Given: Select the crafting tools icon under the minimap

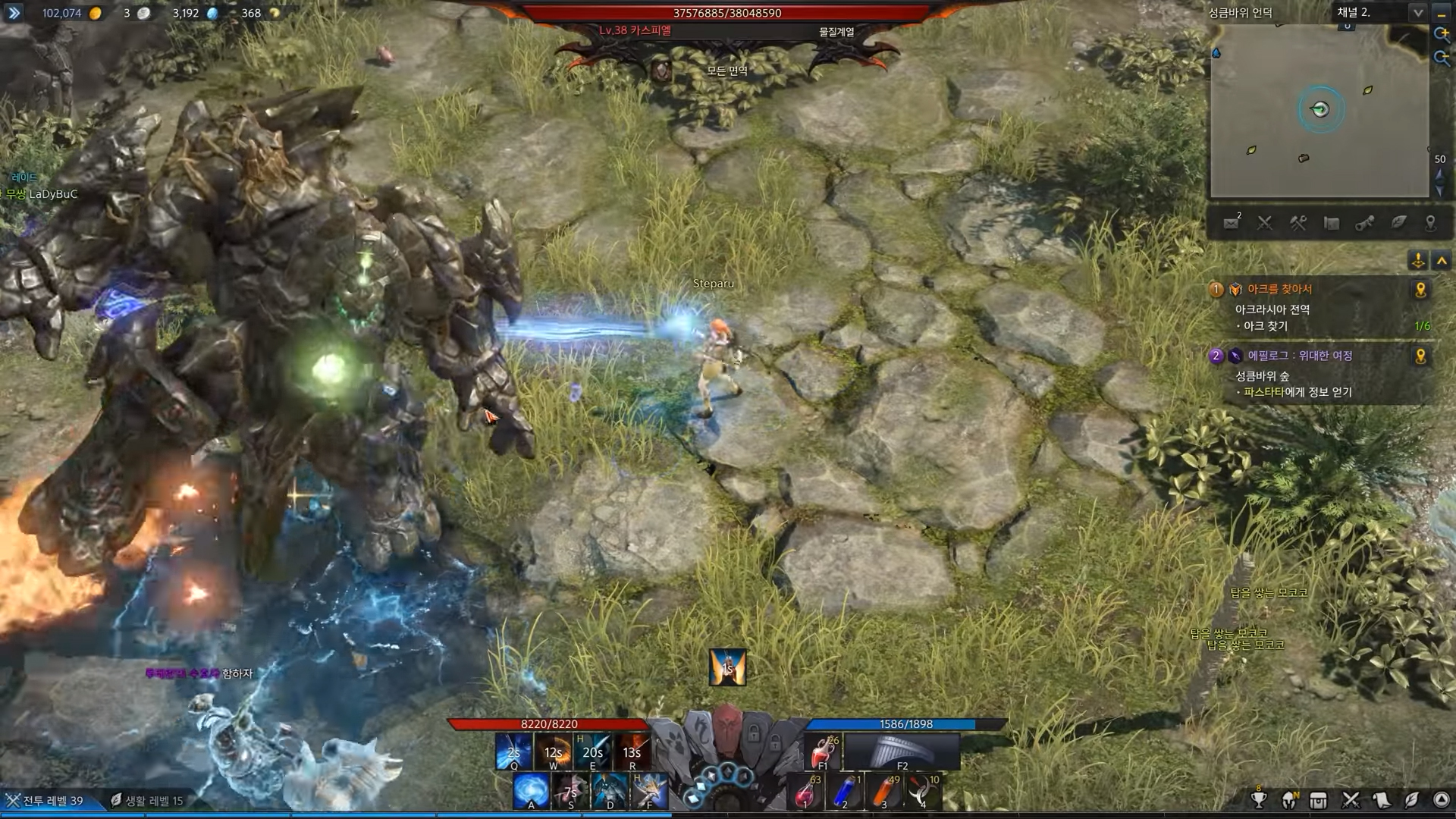Looking at the screenshot, I should point(1298,223).
